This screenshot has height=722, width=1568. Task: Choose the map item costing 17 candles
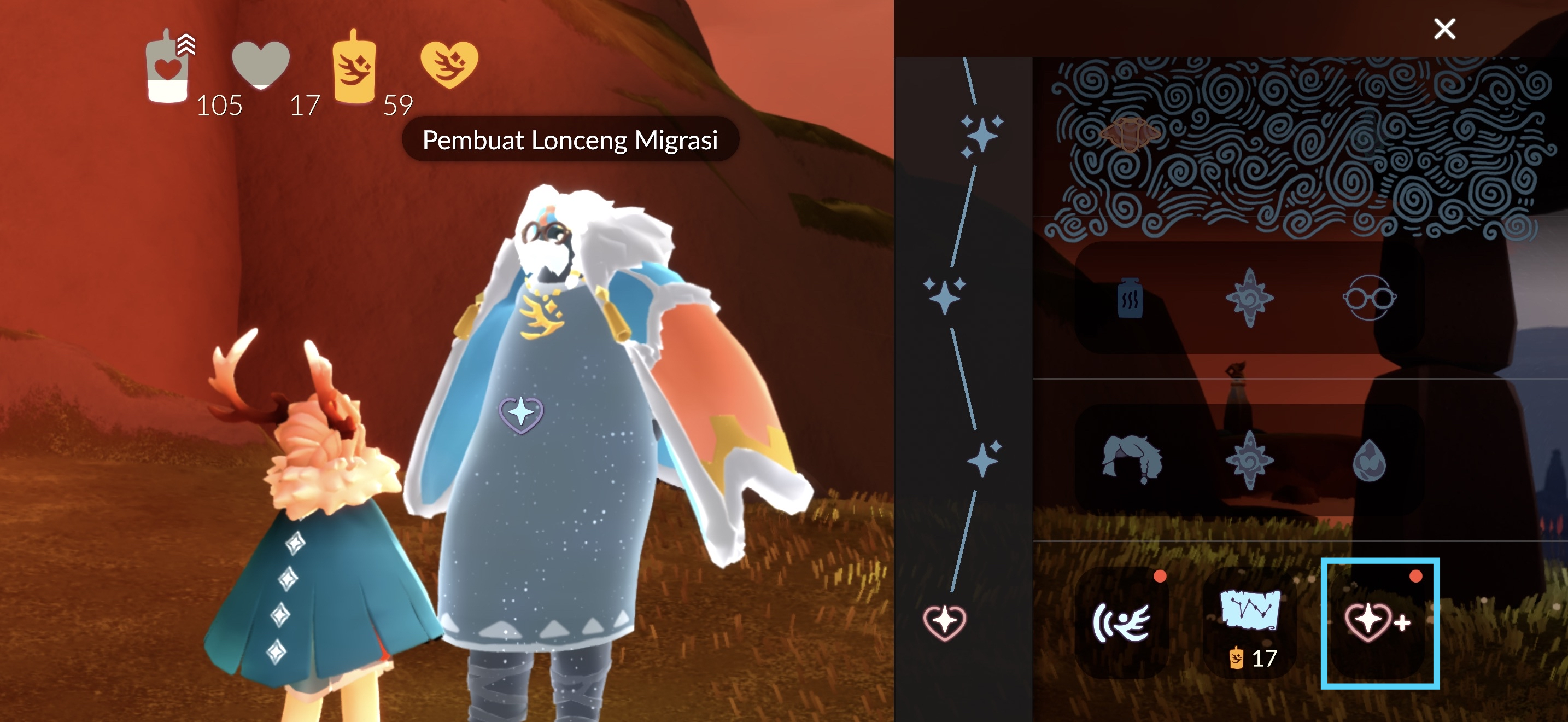pyautogui.click(x=1250, y=622)
